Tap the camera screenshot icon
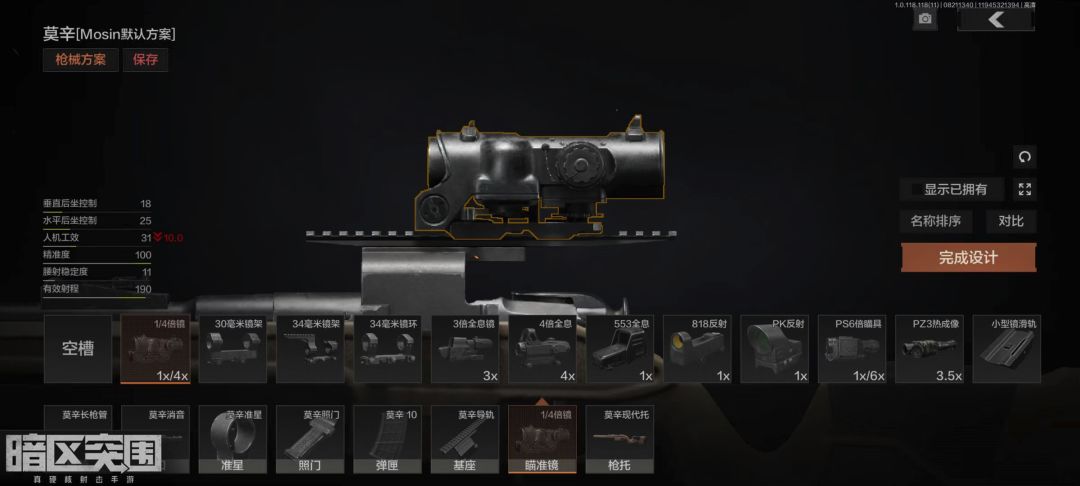The image size is (1080, 486). pos(925,18)
